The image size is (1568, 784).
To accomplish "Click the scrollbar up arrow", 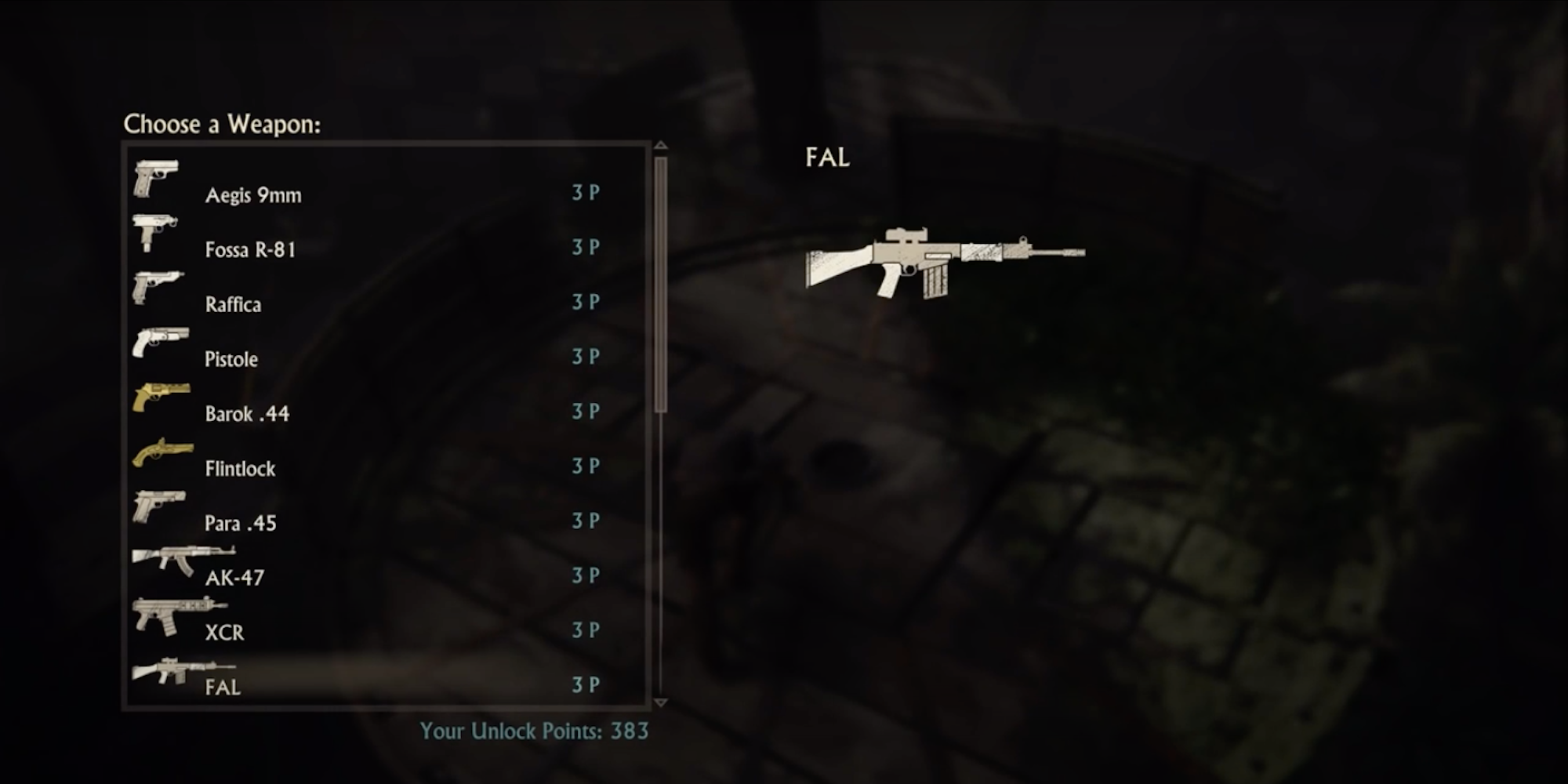I will pos(661,146).
